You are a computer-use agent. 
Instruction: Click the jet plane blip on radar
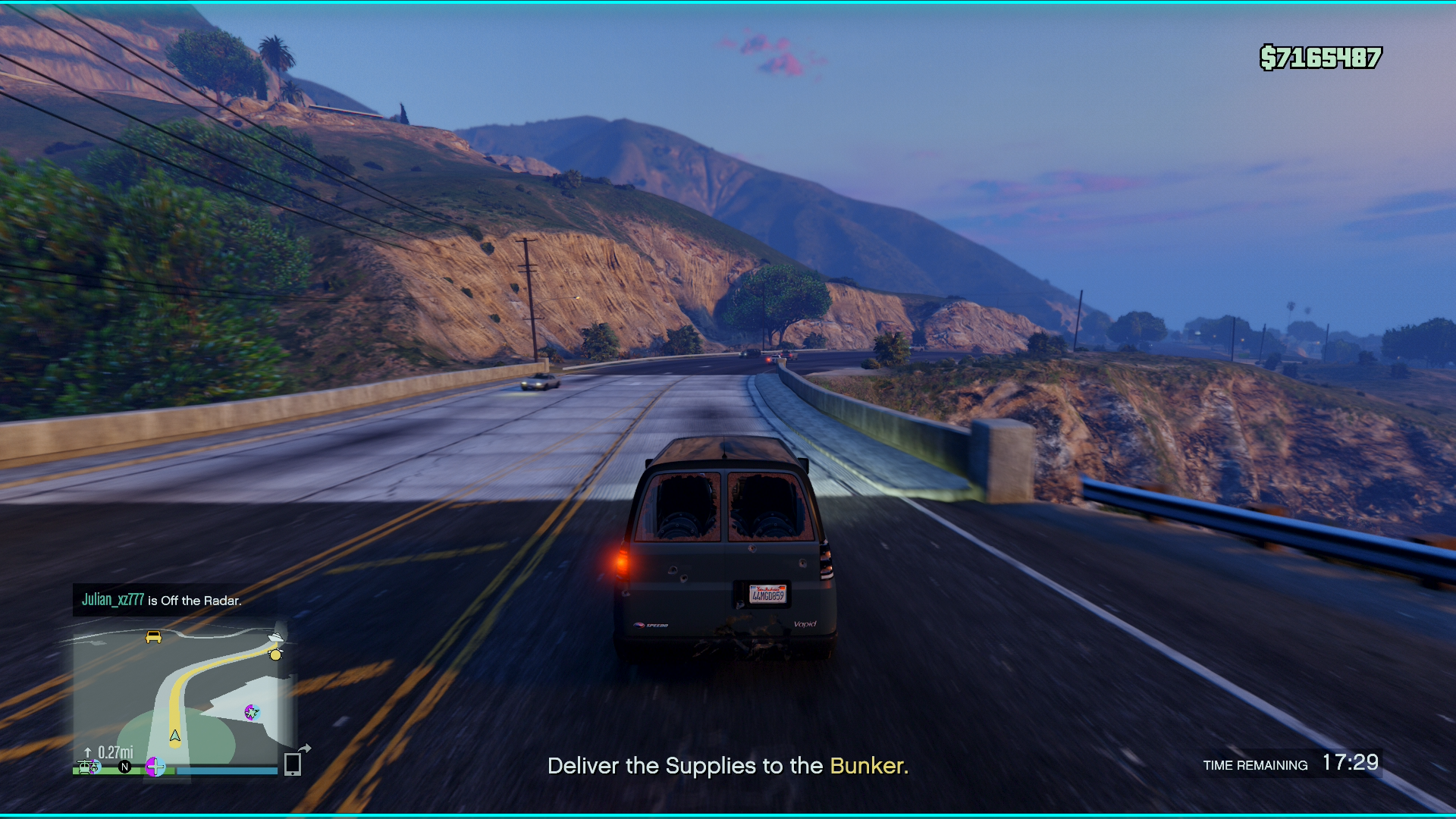[x=251, y=712]
